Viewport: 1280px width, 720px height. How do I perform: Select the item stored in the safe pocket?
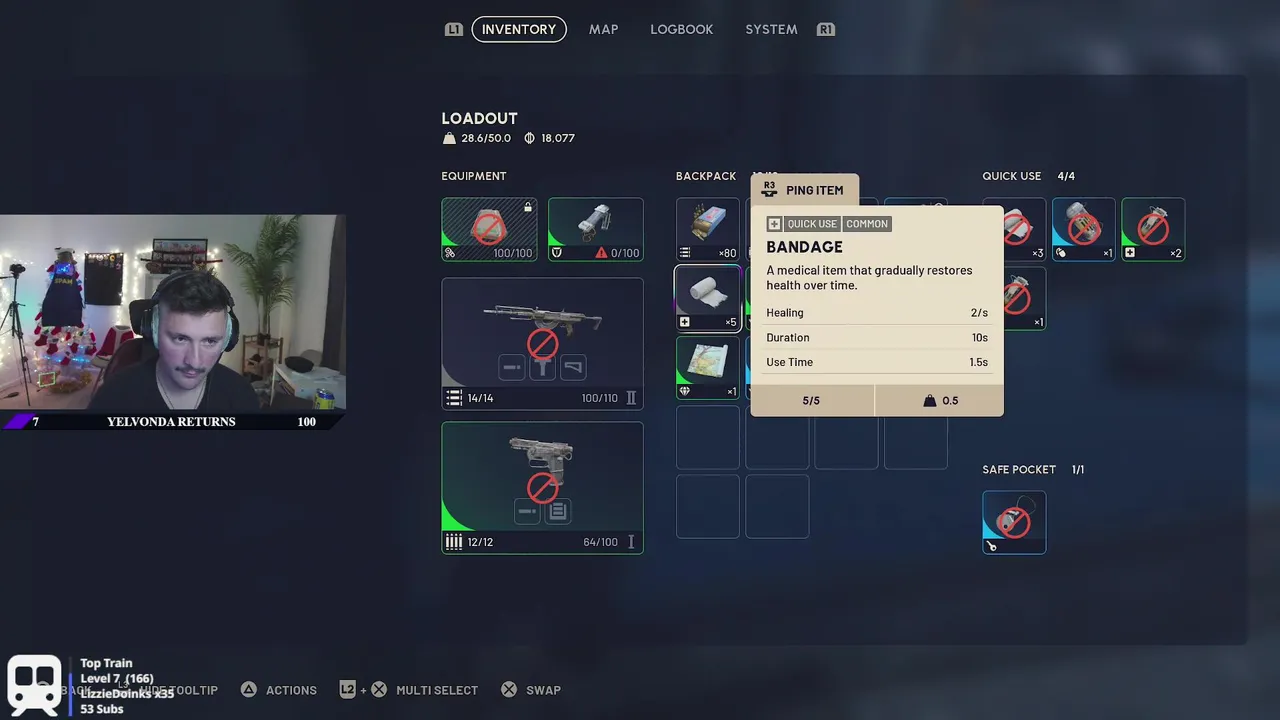coord(1014,522)
